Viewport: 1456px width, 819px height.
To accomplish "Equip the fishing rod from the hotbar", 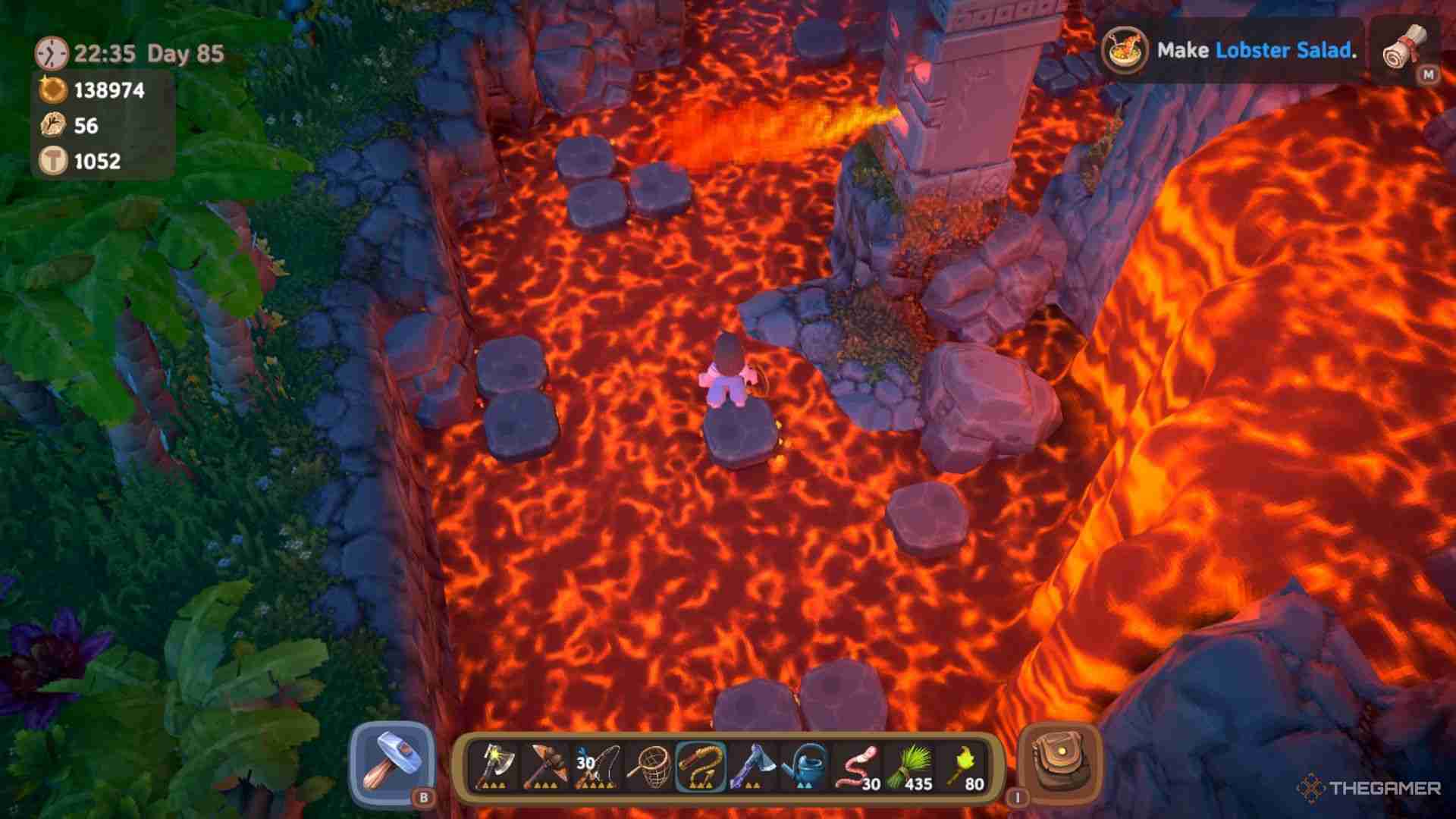I will [x=598, y=767].
